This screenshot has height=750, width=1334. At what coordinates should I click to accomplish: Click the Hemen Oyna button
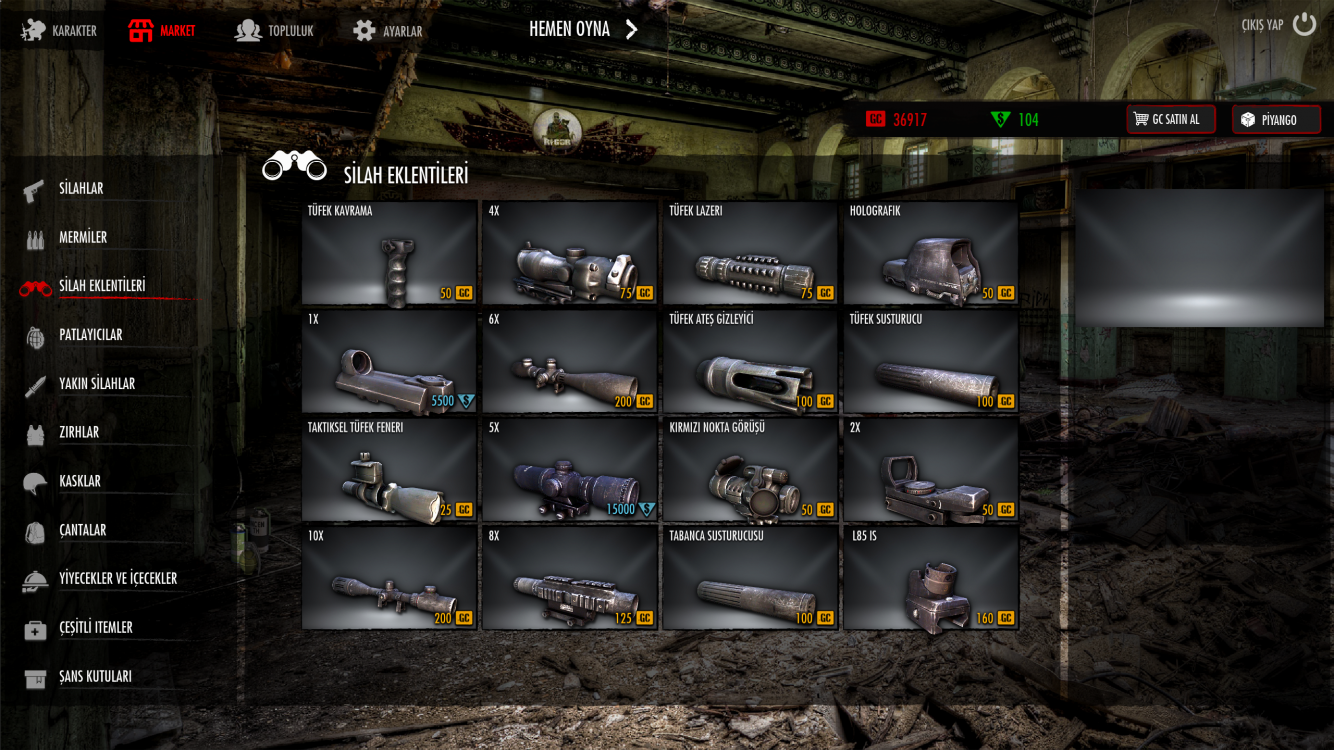583,29
